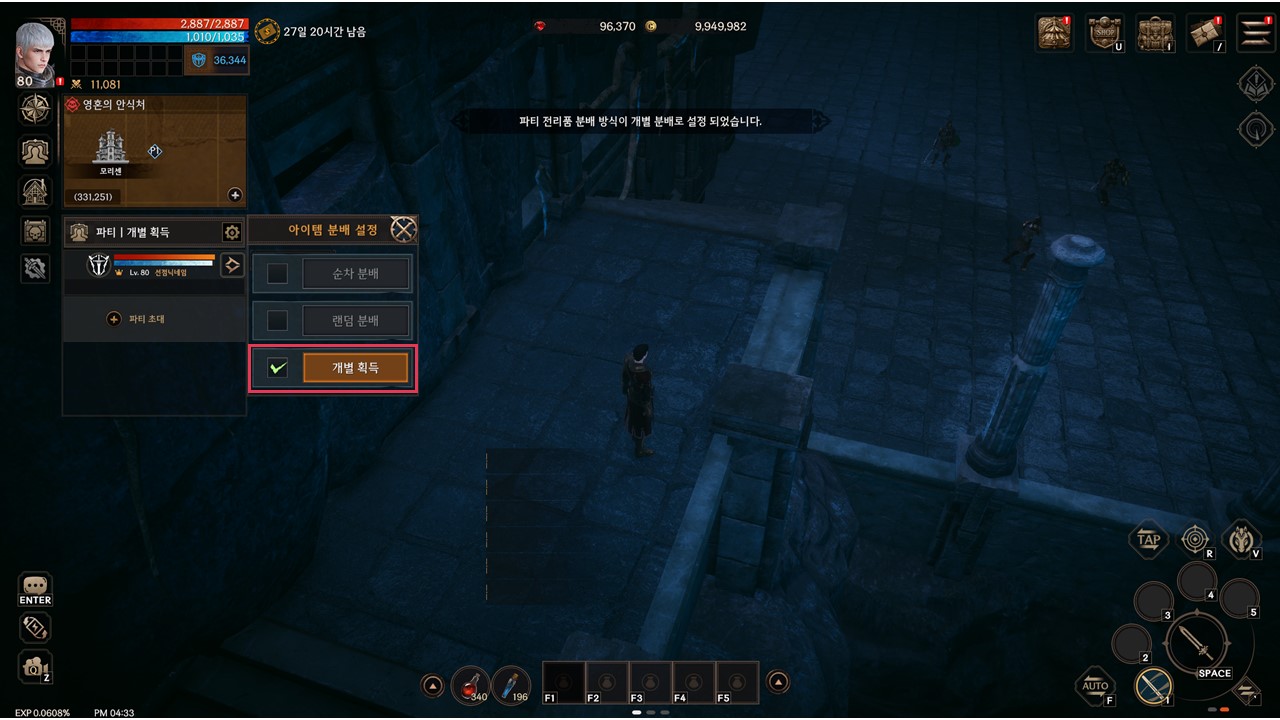Toggle the AUTO battle button
Image resolution: width=1280 pixels, height=720 pixels.
click(1096, 685)
